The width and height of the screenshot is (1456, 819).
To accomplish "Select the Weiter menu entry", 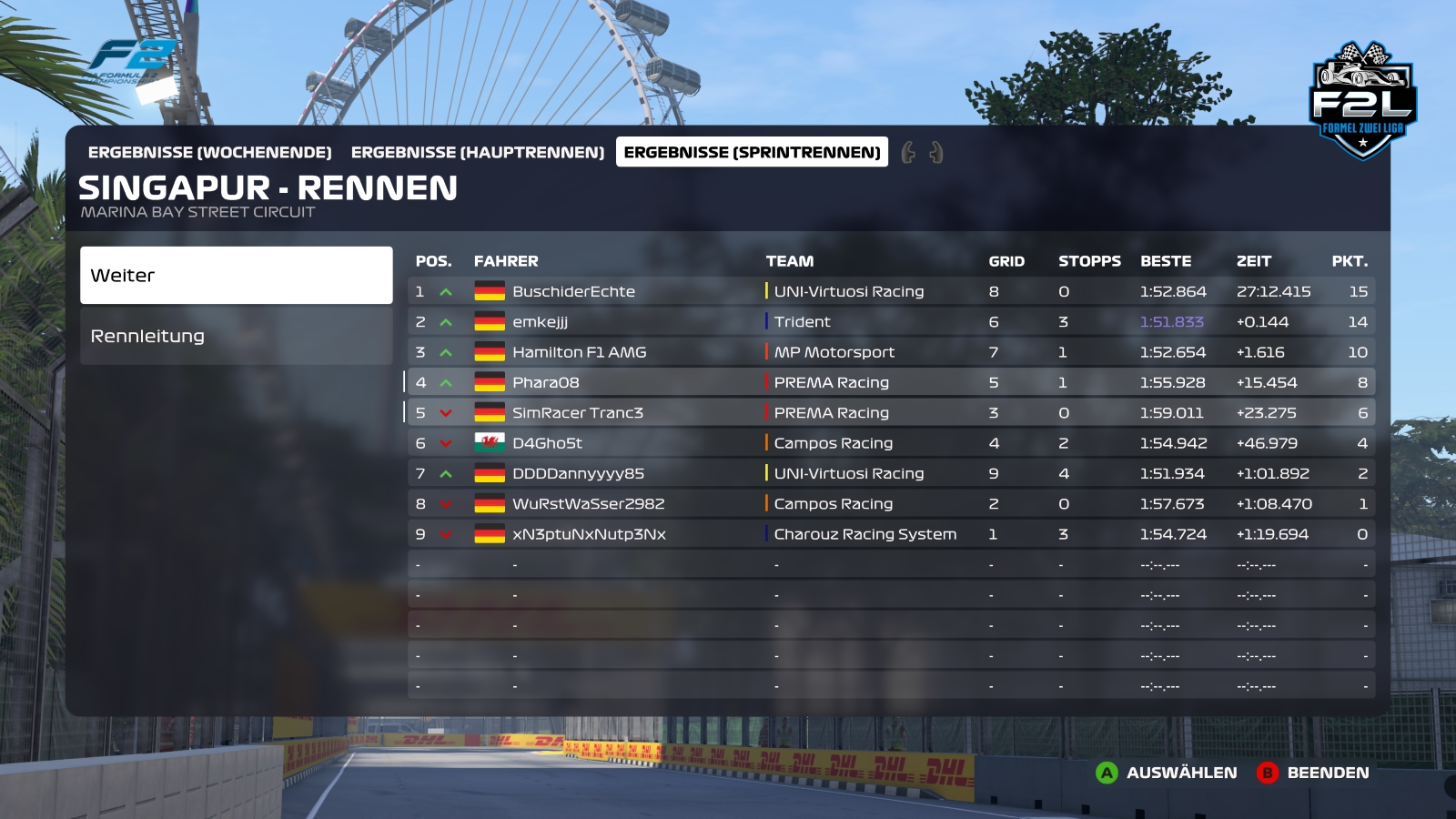I will tap(236, 275).
